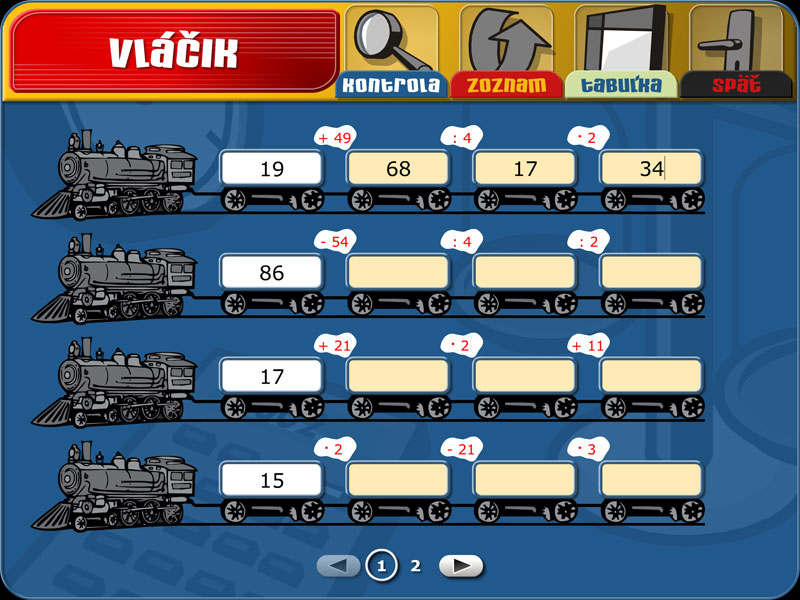This screenshot has width=800, height=600.
Task: Click the empty wagon under '- 21'
Action: (x=525, y=480)
